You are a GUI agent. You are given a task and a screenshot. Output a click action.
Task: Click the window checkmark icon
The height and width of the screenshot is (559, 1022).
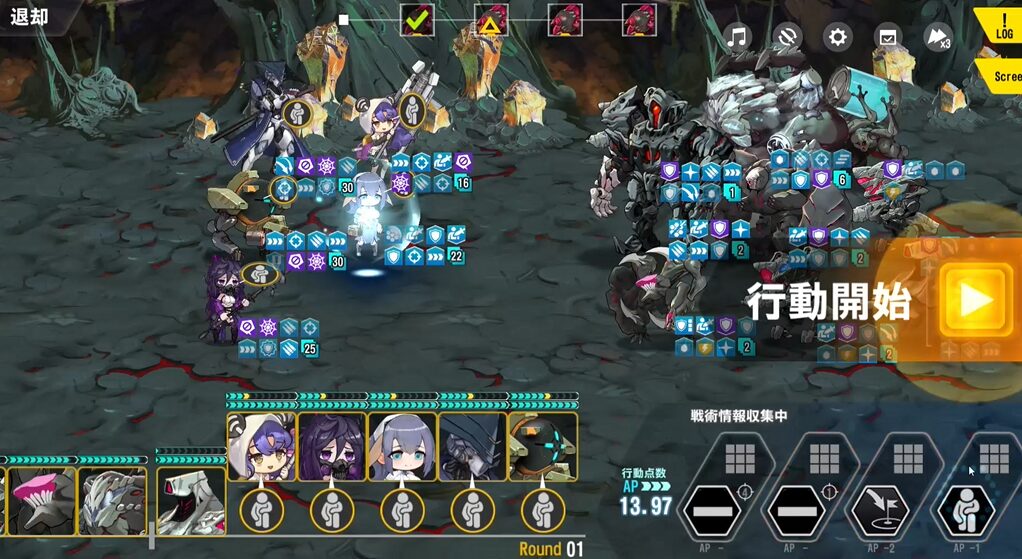887,38
